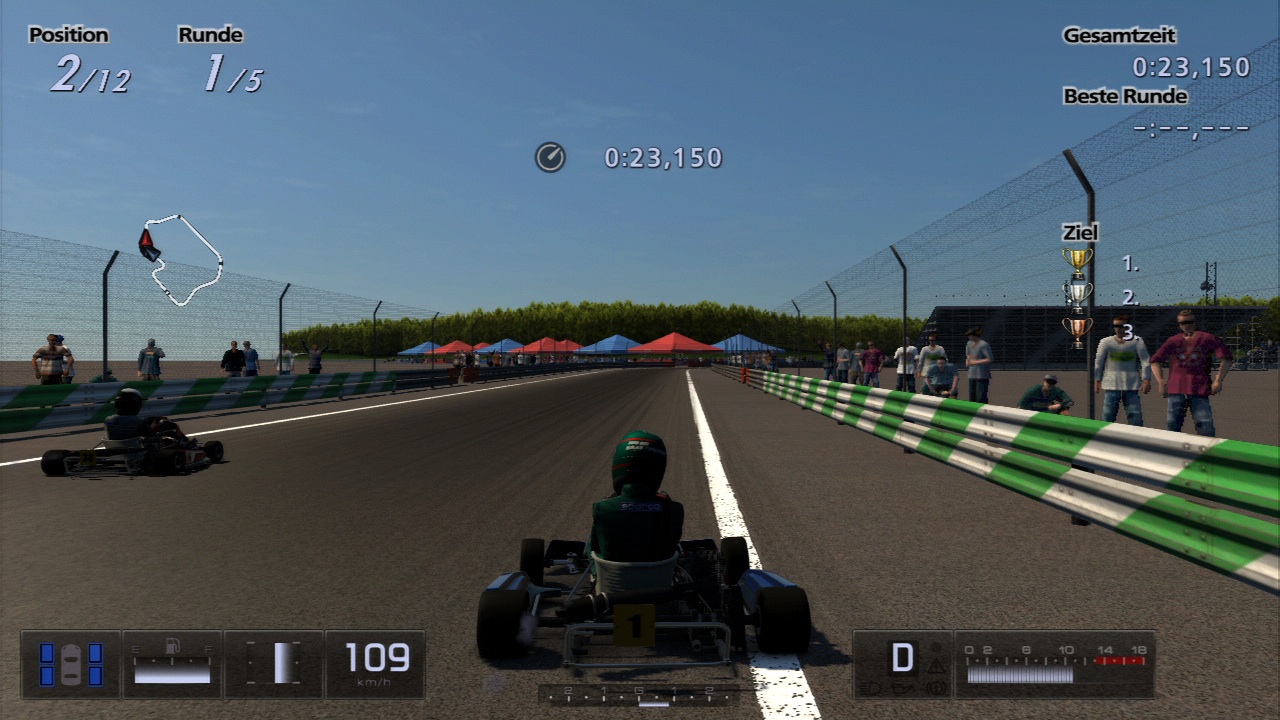This screenshot has height=720, width=1280.
Task: Toggle the brake indicator display
Action: coord(271,663)
